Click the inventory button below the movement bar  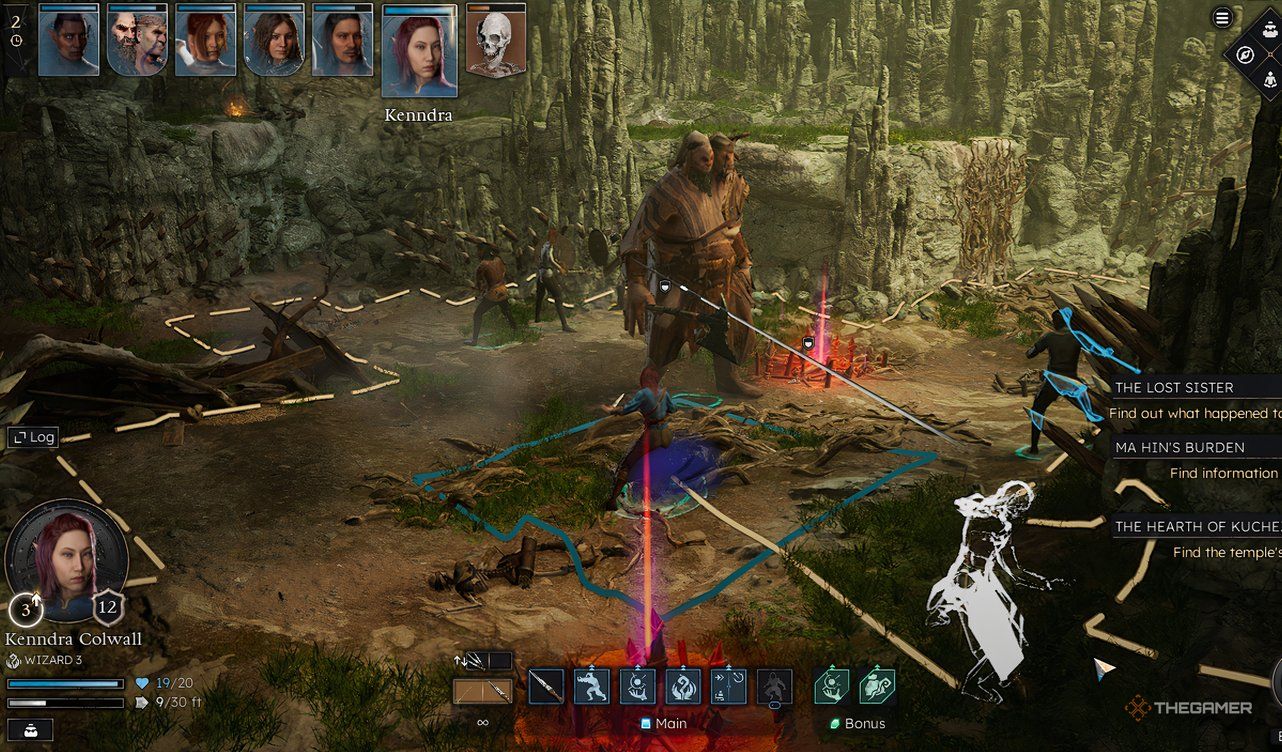[x=27, y=730]
